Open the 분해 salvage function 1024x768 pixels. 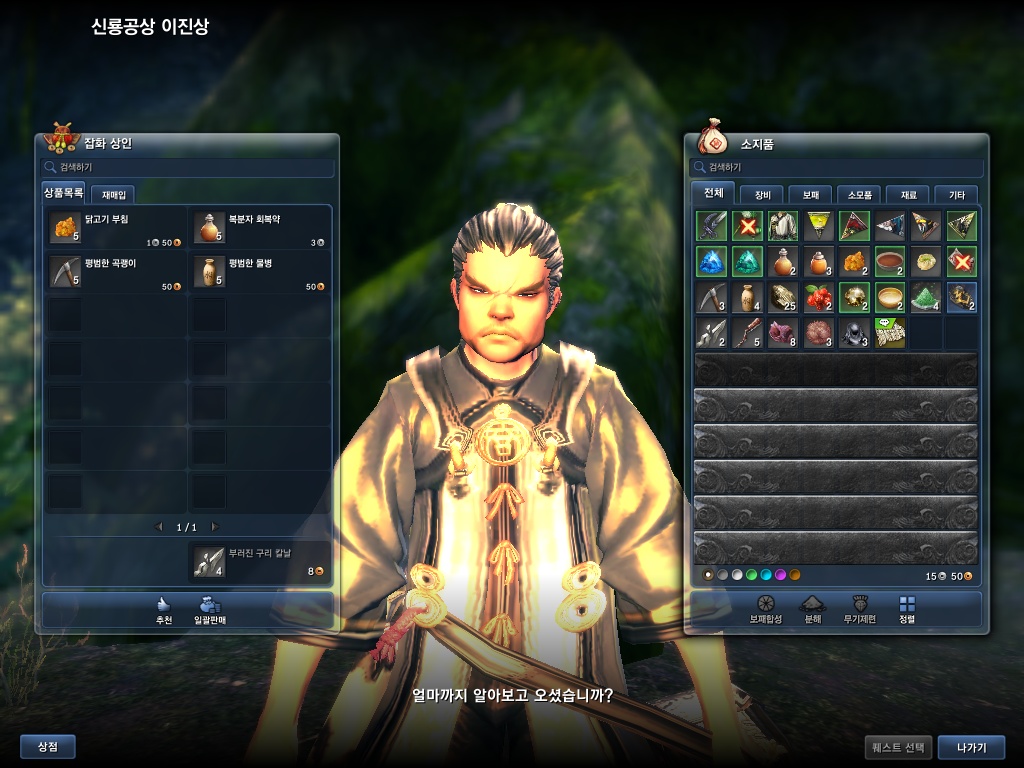click(812, 609)
